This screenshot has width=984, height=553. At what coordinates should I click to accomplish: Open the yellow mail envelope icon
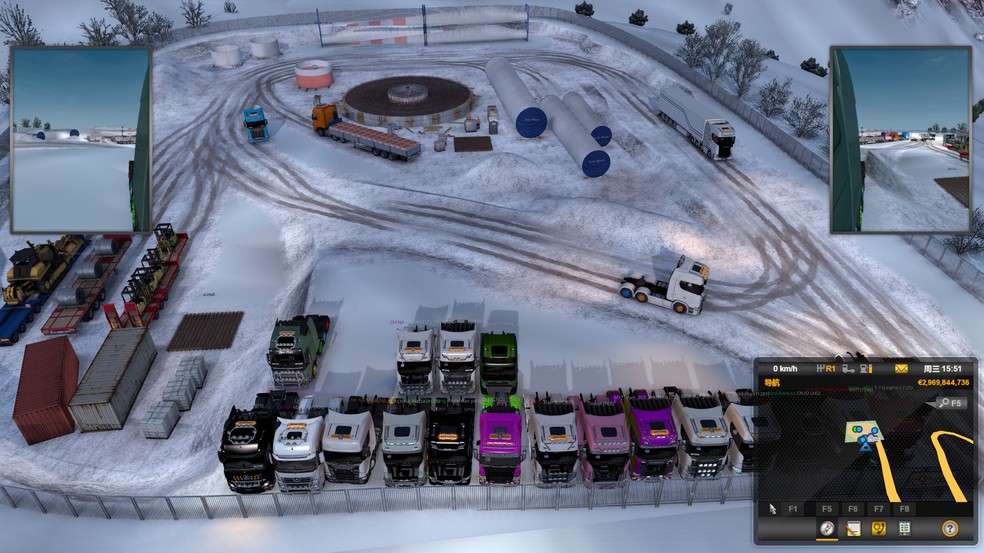click(901, 368)
